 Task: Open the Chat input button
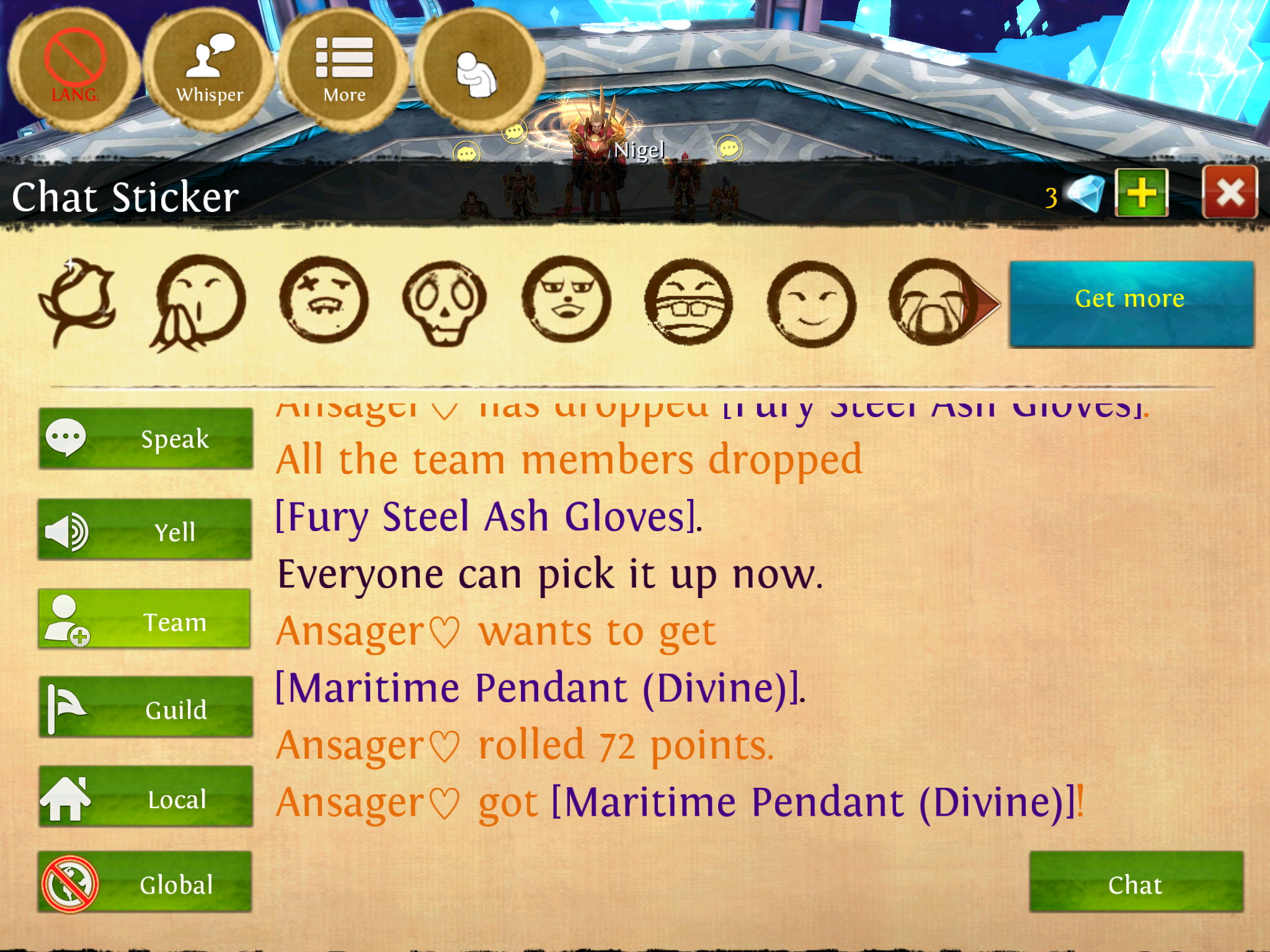(x=1135, y=883)
